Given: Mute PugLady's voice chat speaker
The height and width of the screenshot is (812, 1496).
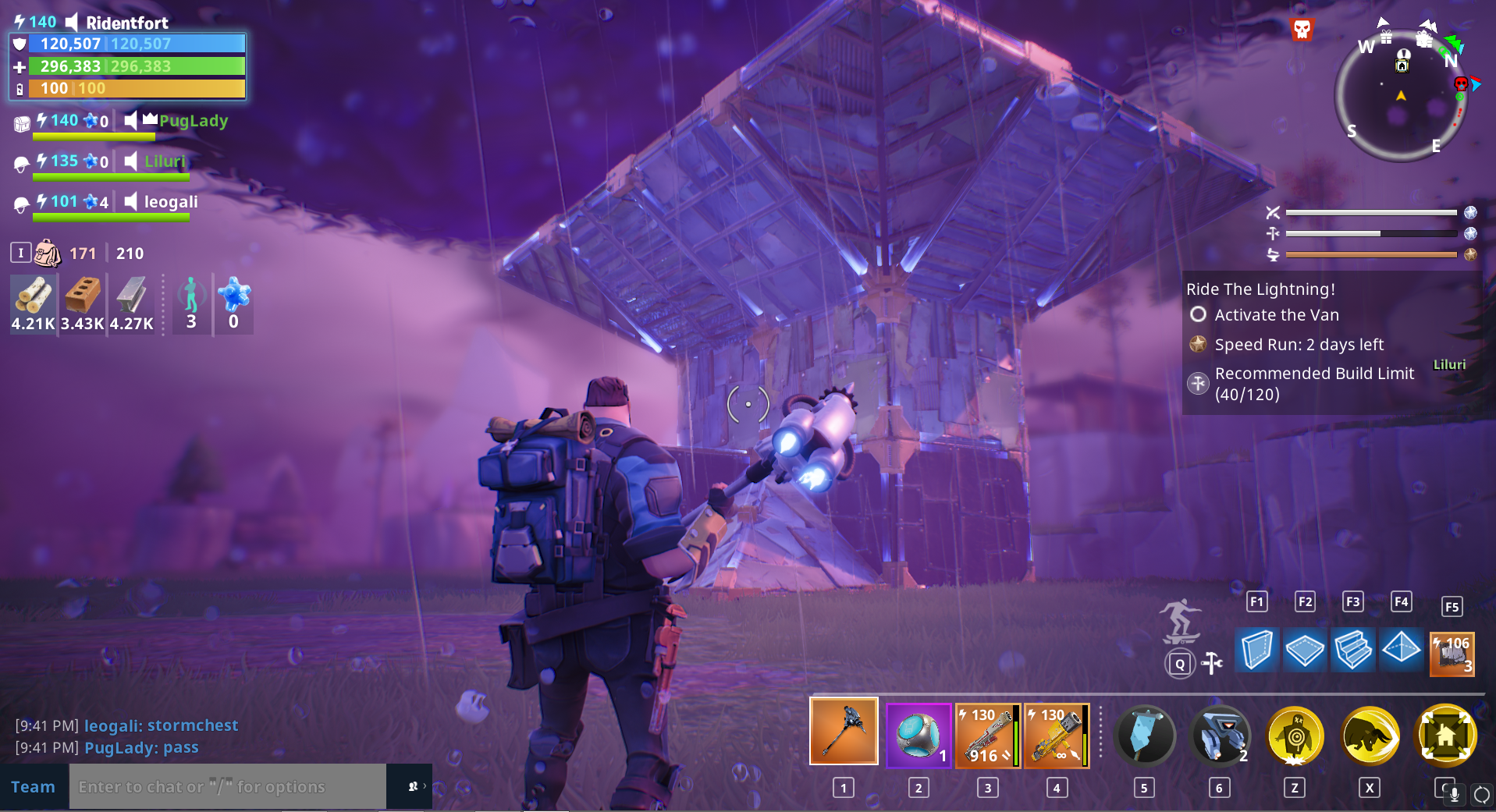Looking at the screenshot, I should click(130, 120).
